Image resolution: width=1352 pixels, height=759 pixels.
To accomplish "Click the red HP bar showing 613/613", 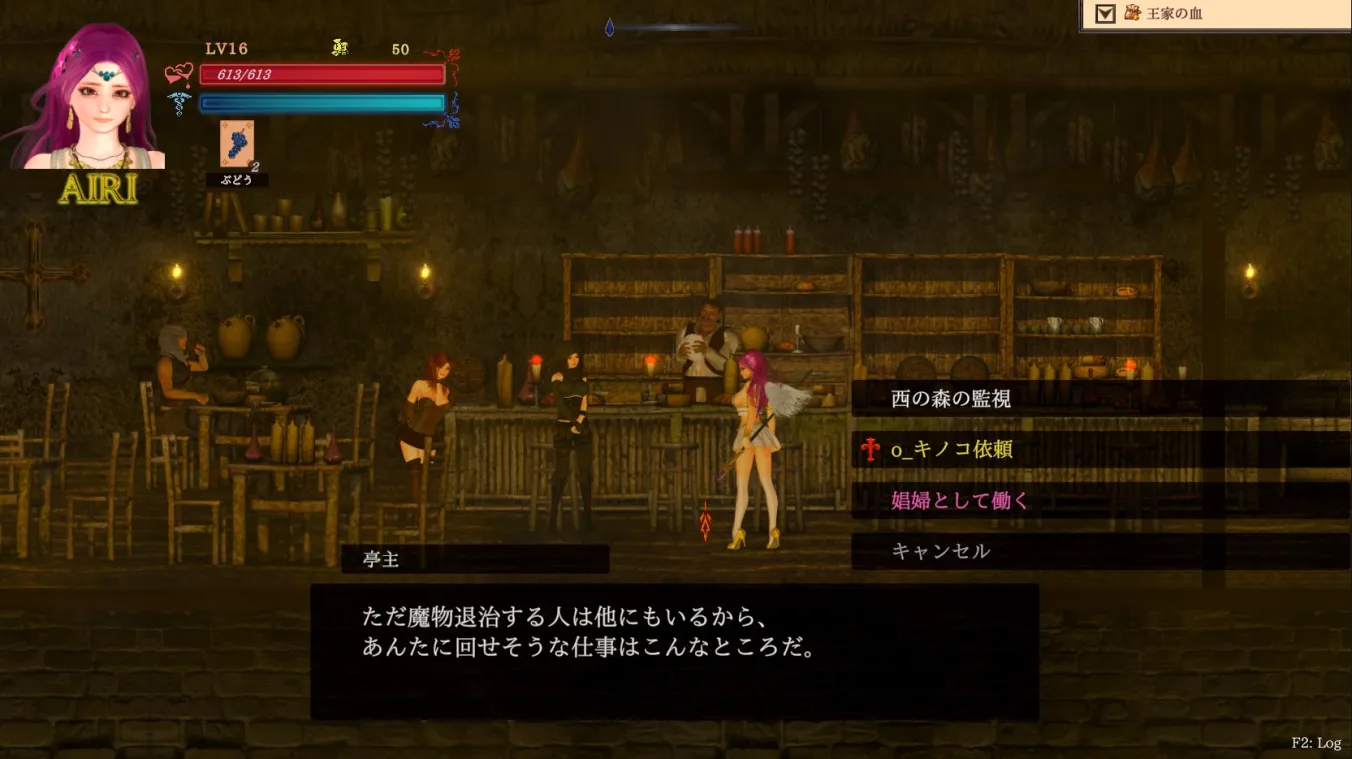I will tap(322, 73).
